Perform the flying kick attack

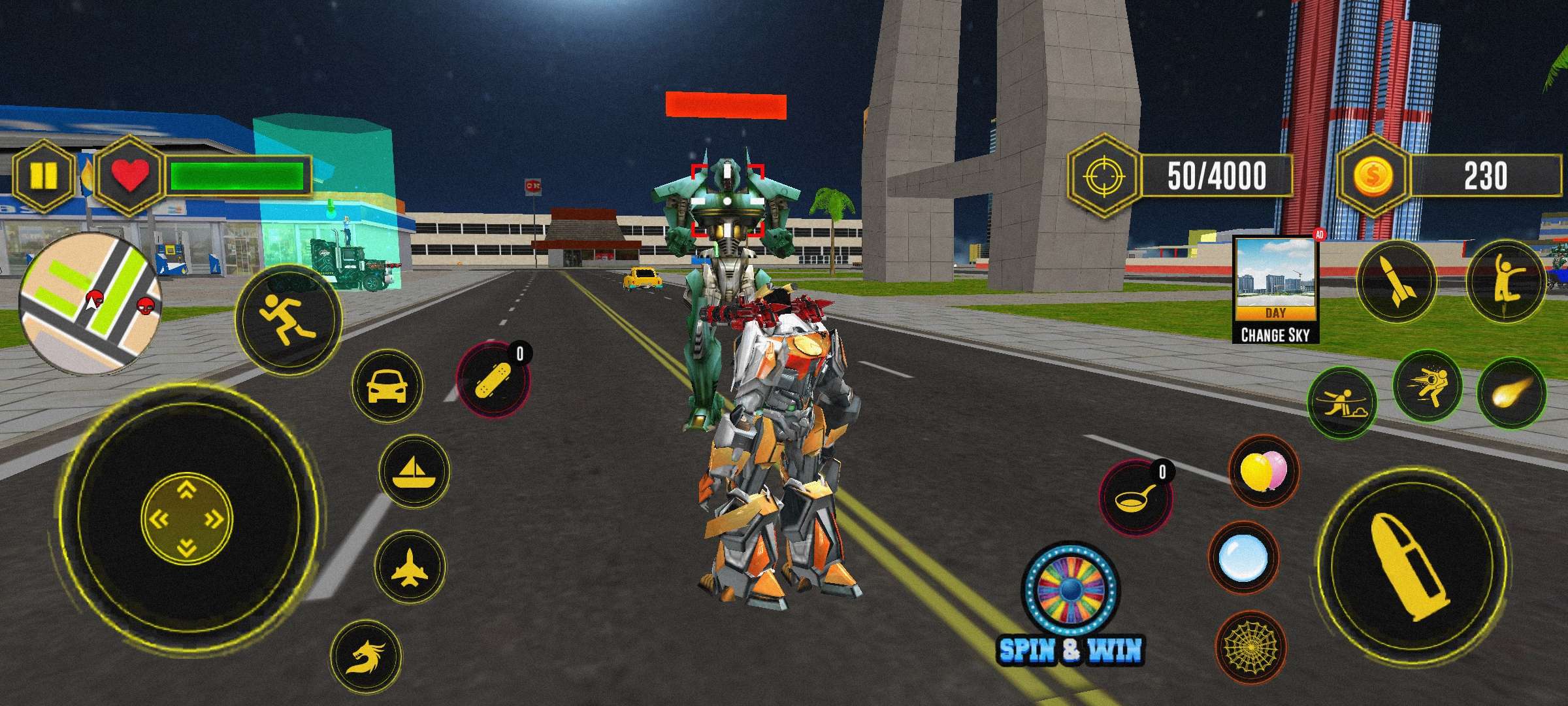(1427, 384)
